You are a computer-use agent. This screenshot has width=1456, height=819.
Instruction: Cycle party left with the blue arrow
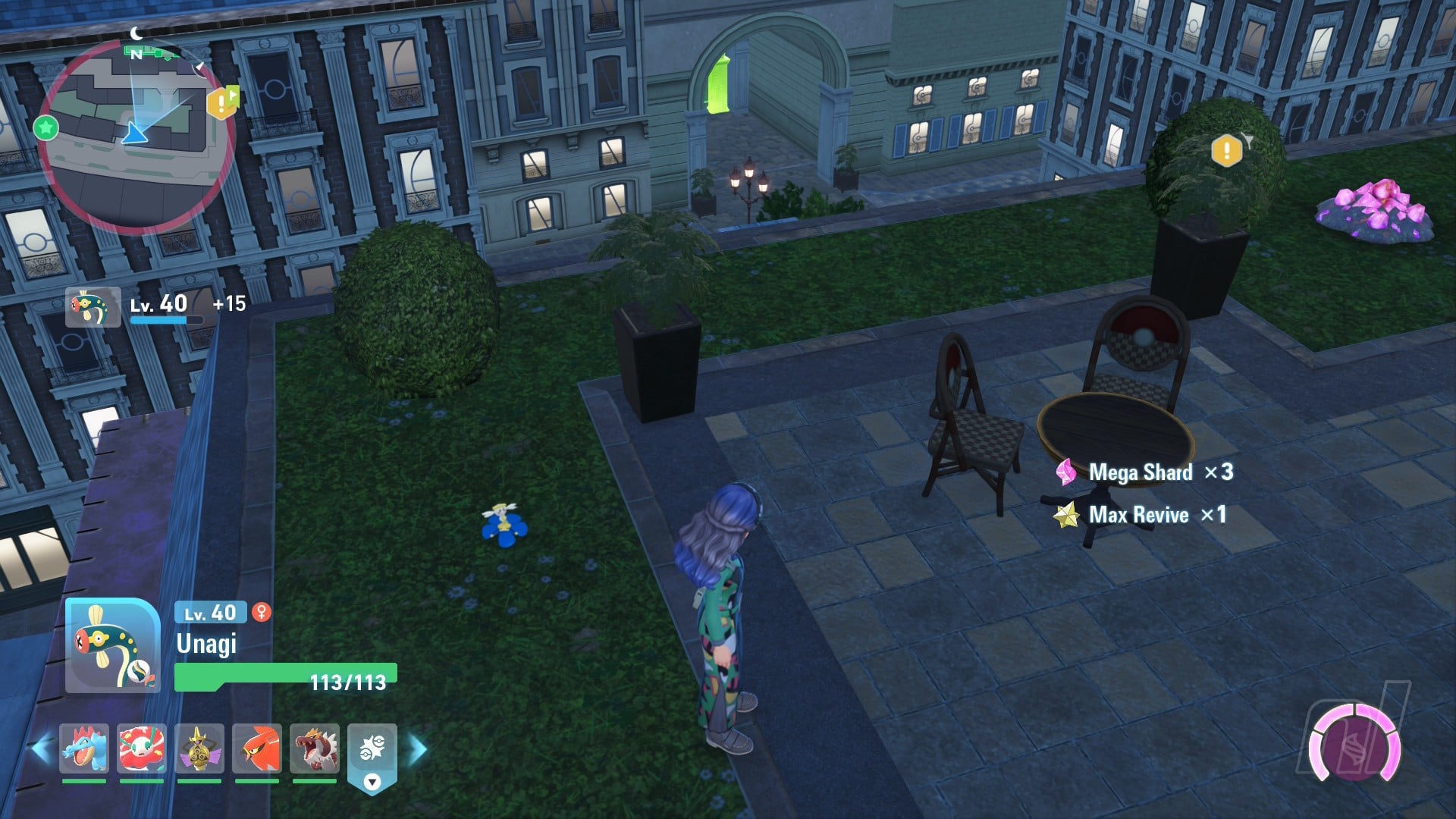(41, 749)
